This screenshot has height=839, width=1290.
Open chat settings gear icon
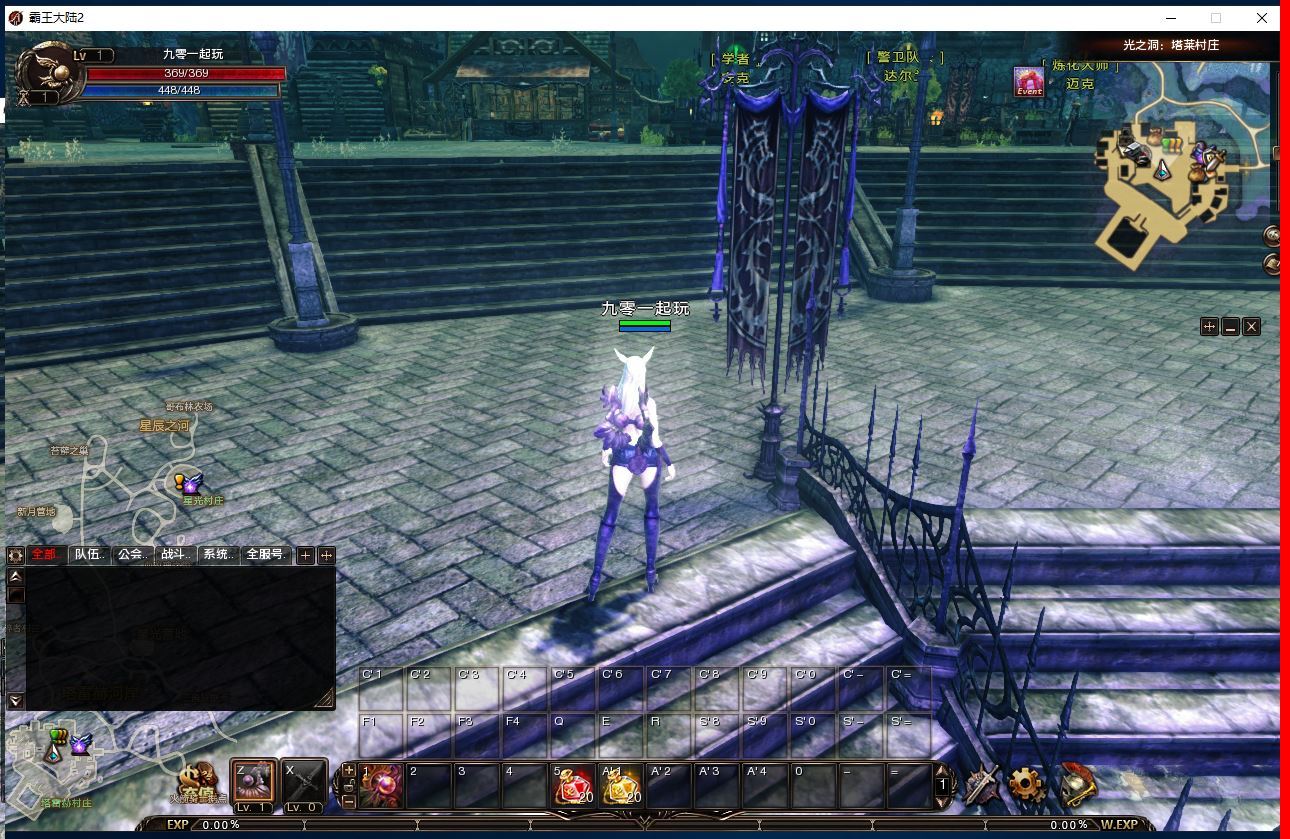pos(15,555)
